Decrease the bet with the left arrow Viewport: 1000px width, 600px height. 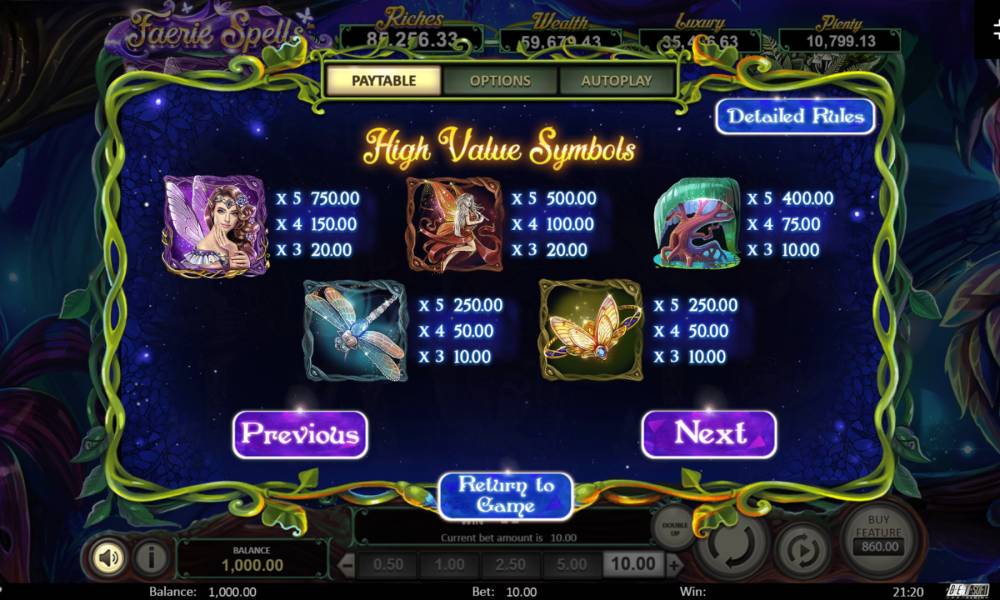coord(348,566)
